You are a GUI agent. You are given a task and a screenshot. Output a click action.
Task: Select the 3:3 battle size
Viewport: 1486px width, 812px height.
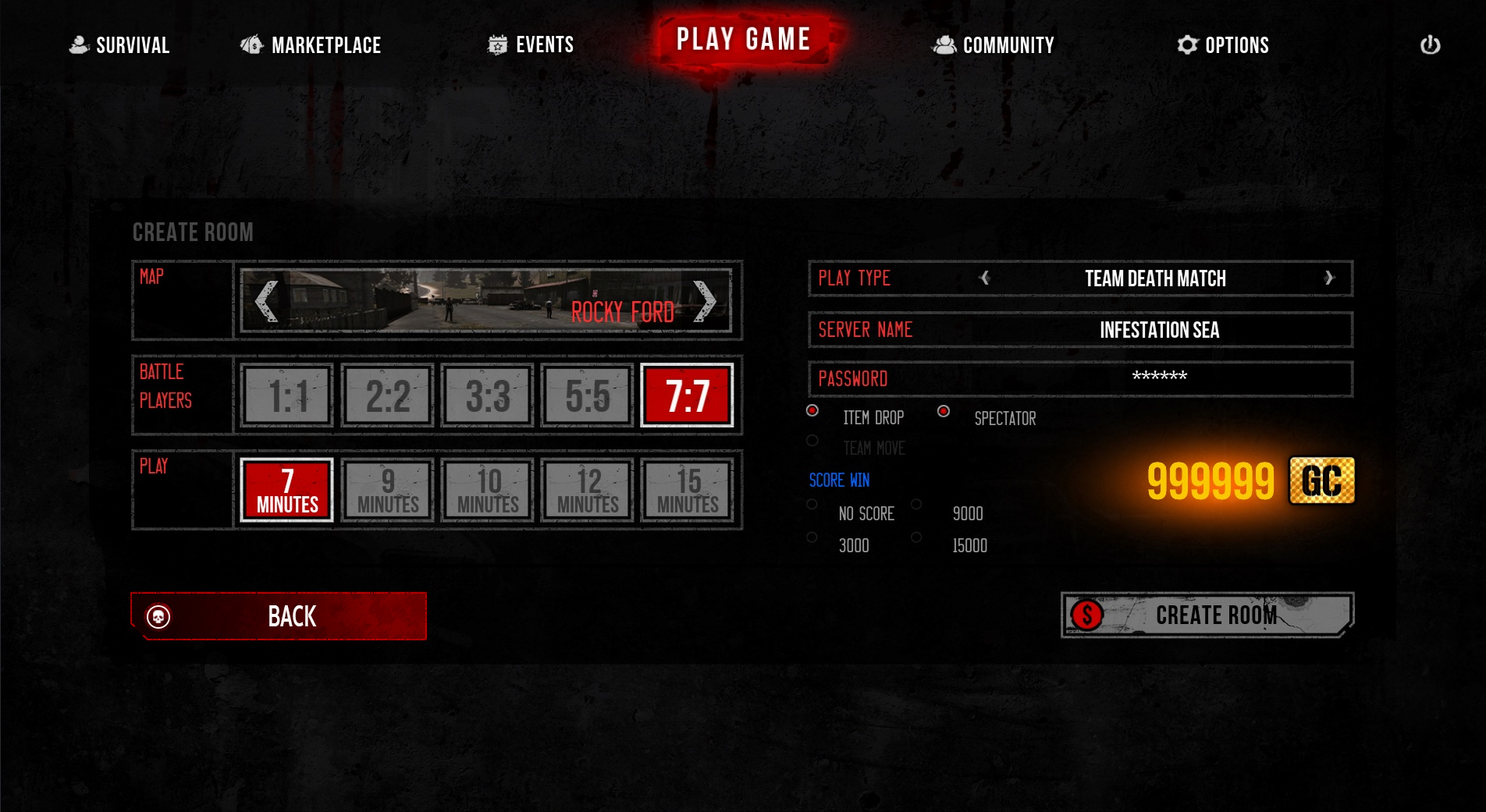coord(488,395)
